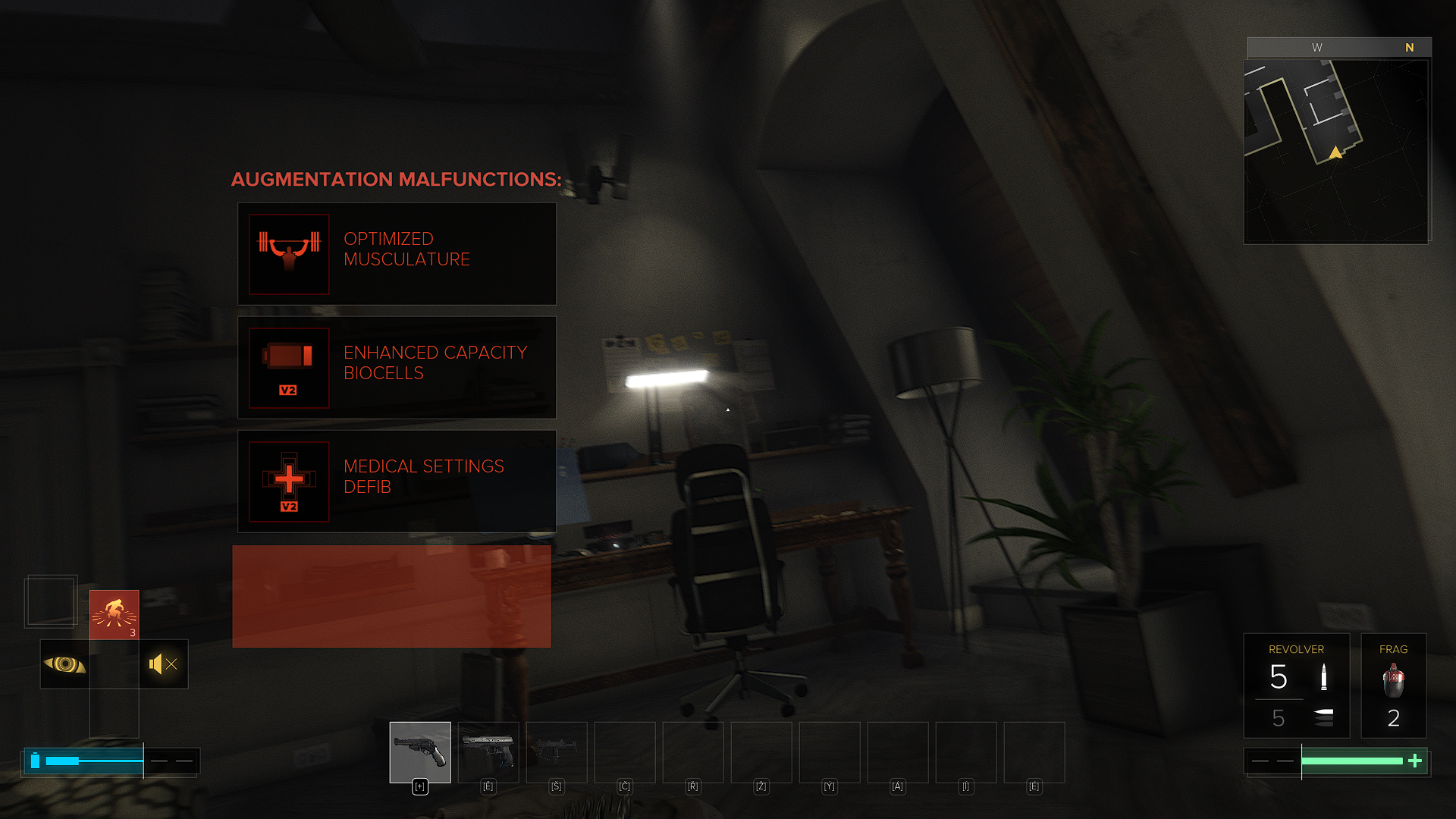Select the revolver hotbar slot
The width and height of the screenshot is (1456, 819).
420,752
